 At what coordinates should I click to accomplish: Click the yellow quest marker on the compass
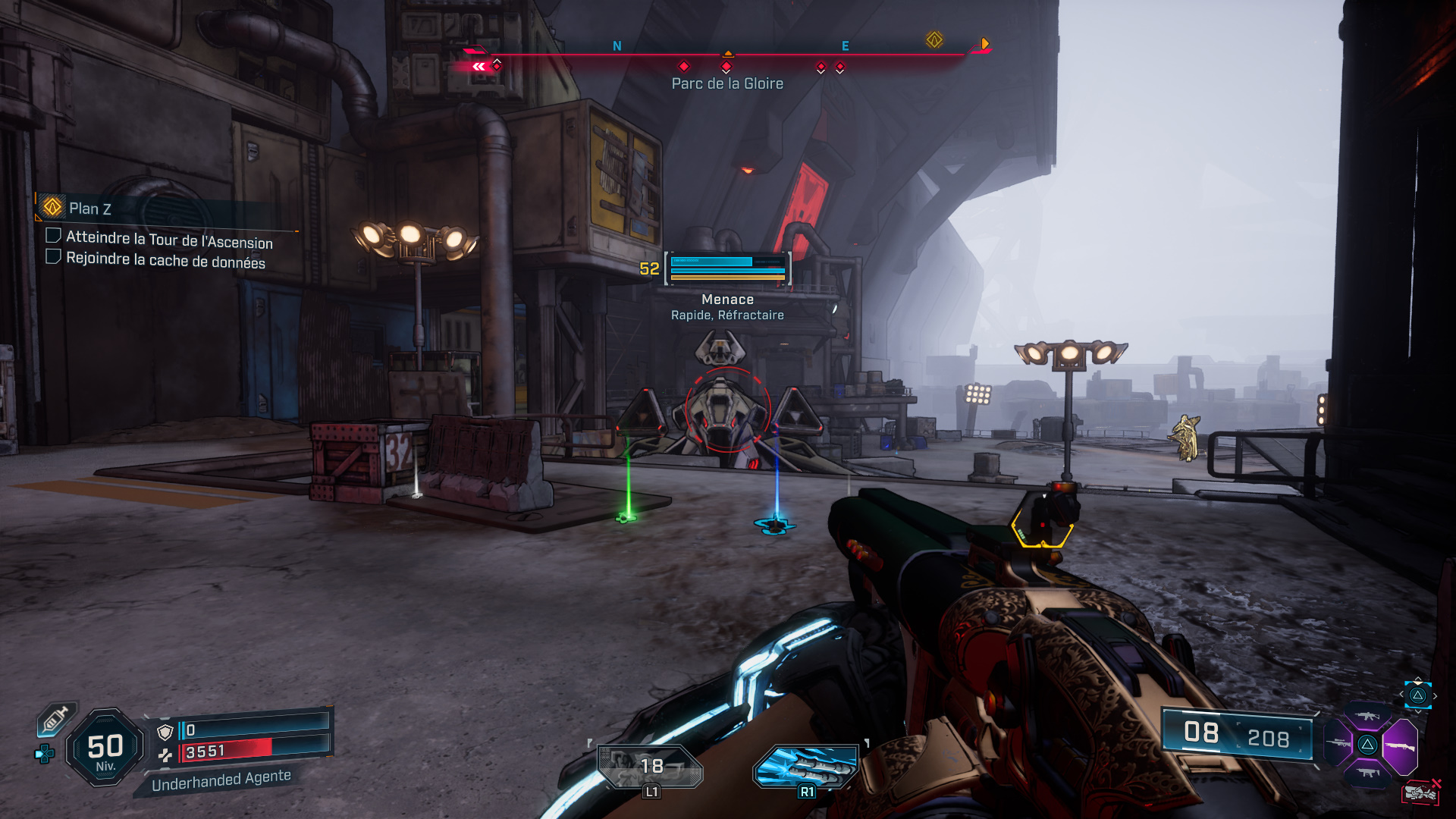click(934, 40)
